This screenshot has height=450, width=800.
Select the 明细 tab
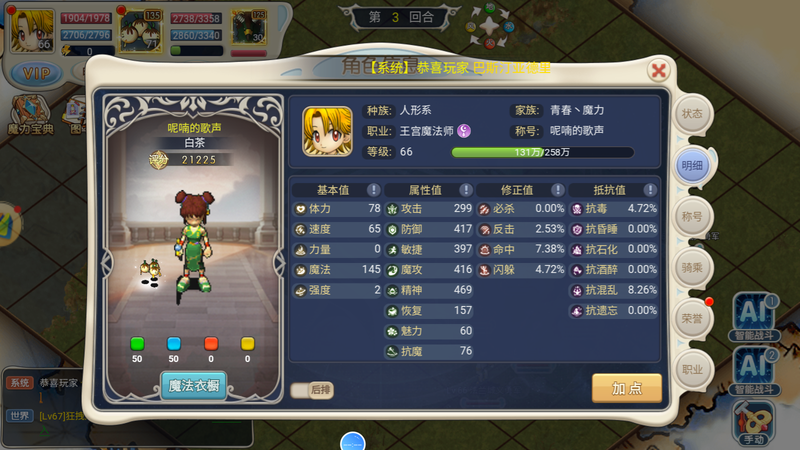click(x=692, y=165)
